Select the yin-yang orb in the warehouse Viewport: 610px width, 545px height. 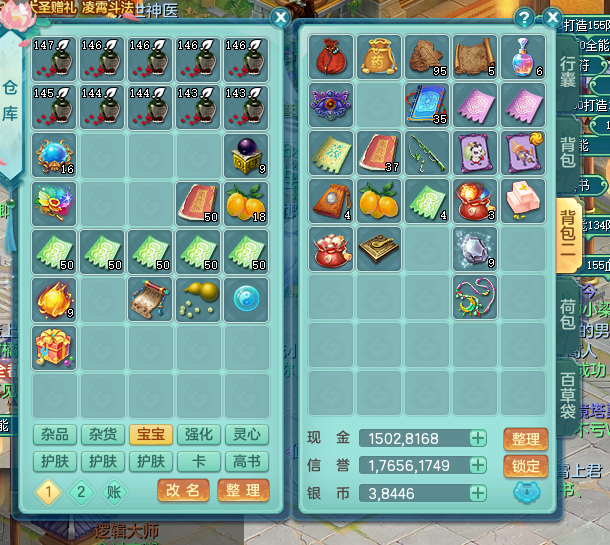pos(246,298)
